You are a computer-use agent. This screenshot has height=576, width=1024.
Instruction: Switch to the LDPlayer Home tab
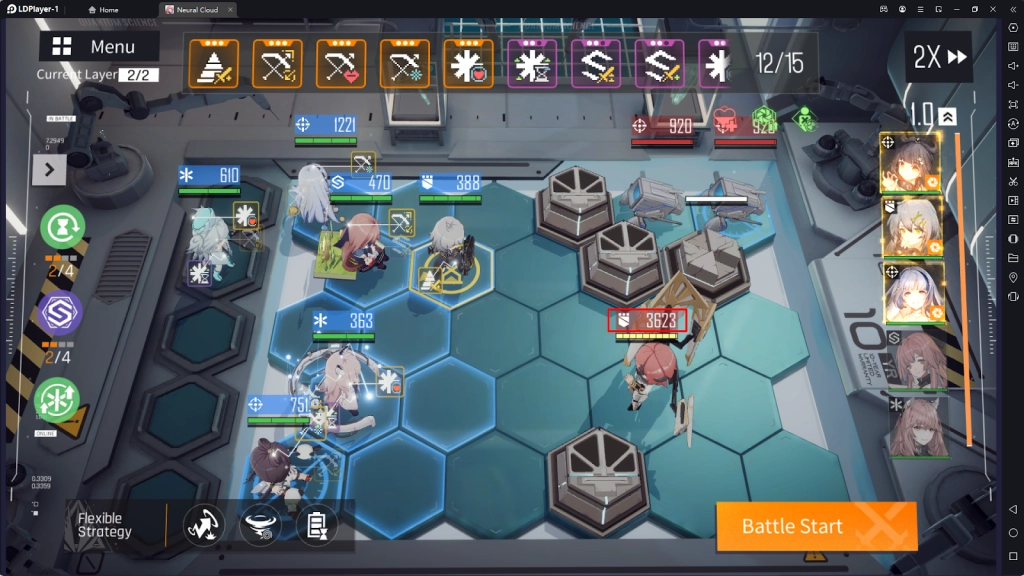(103, 9)
